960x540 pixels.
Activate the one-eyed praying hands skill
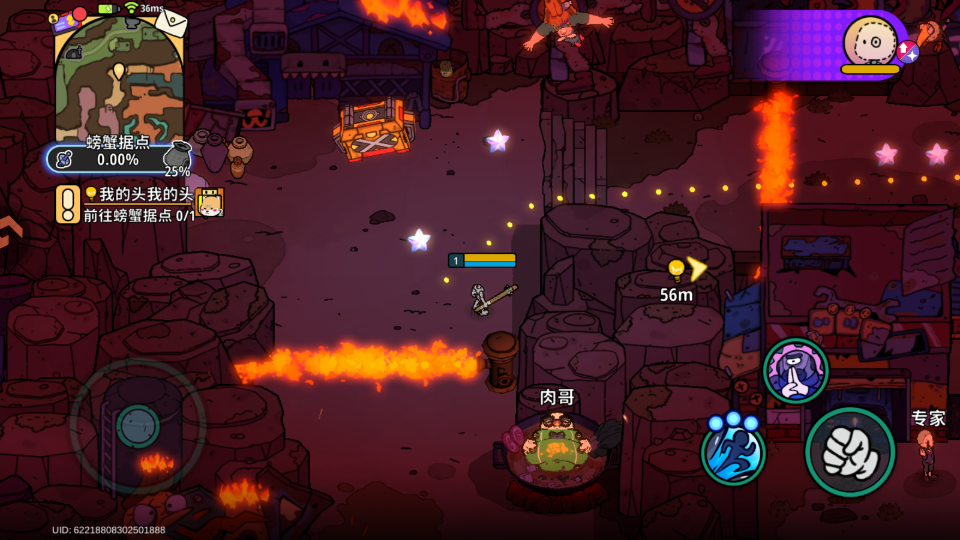click(795, 371)
